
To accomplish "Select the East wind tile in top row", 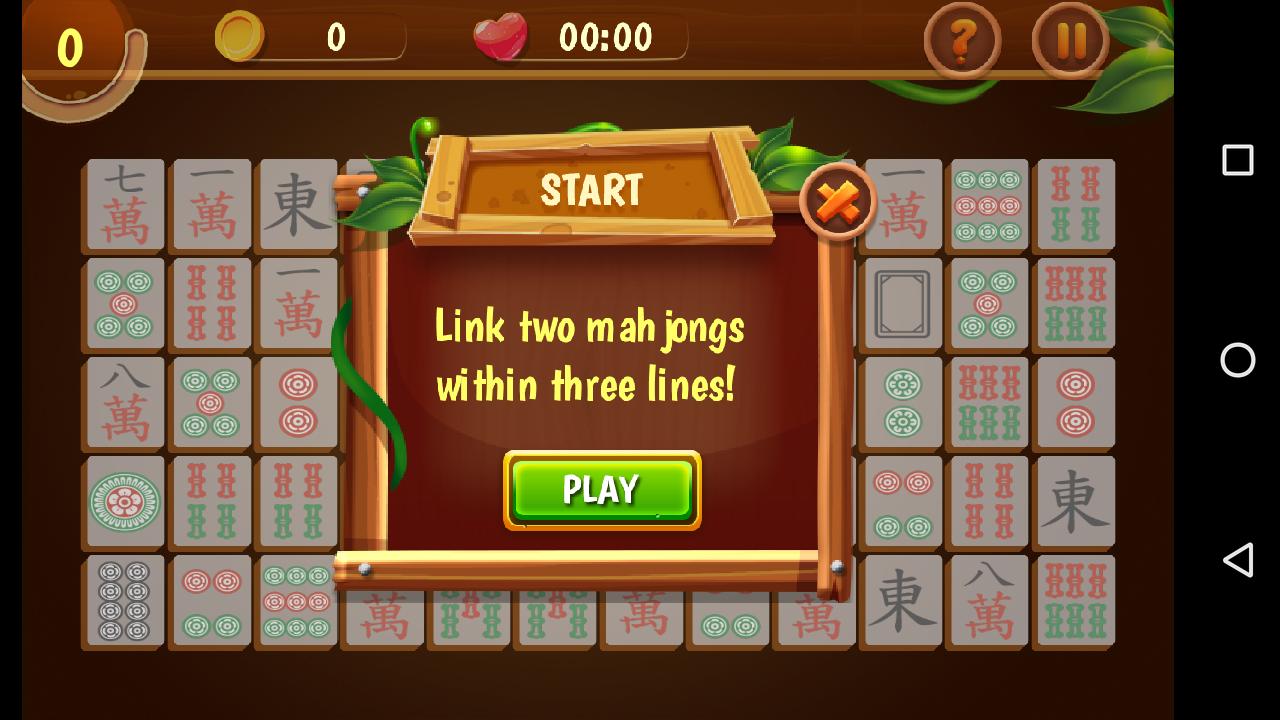I will [x=297, y=205].
